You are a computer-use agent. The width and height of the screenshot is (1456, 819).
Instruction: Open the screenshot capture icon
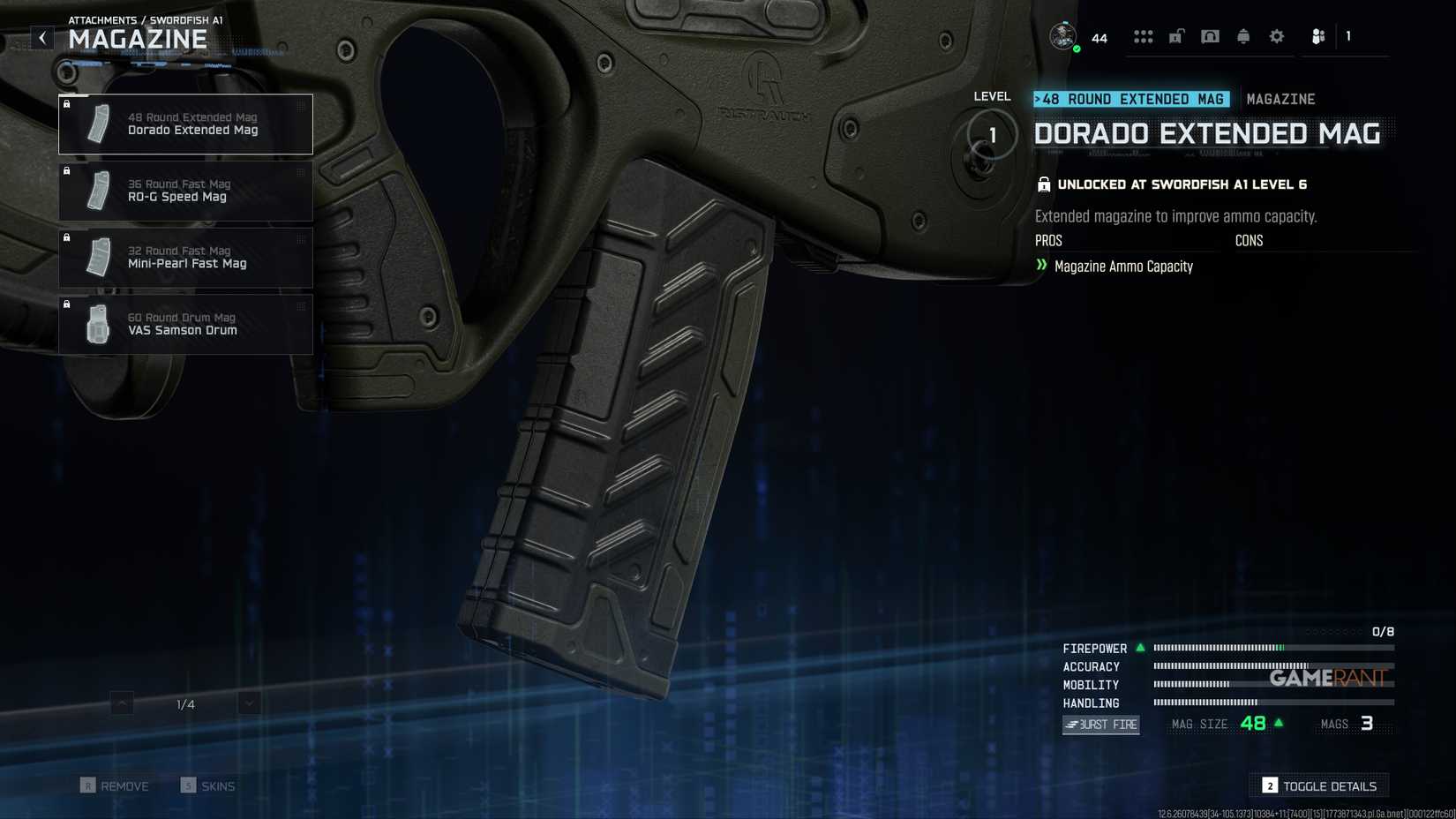click(x=1210, y=36)
